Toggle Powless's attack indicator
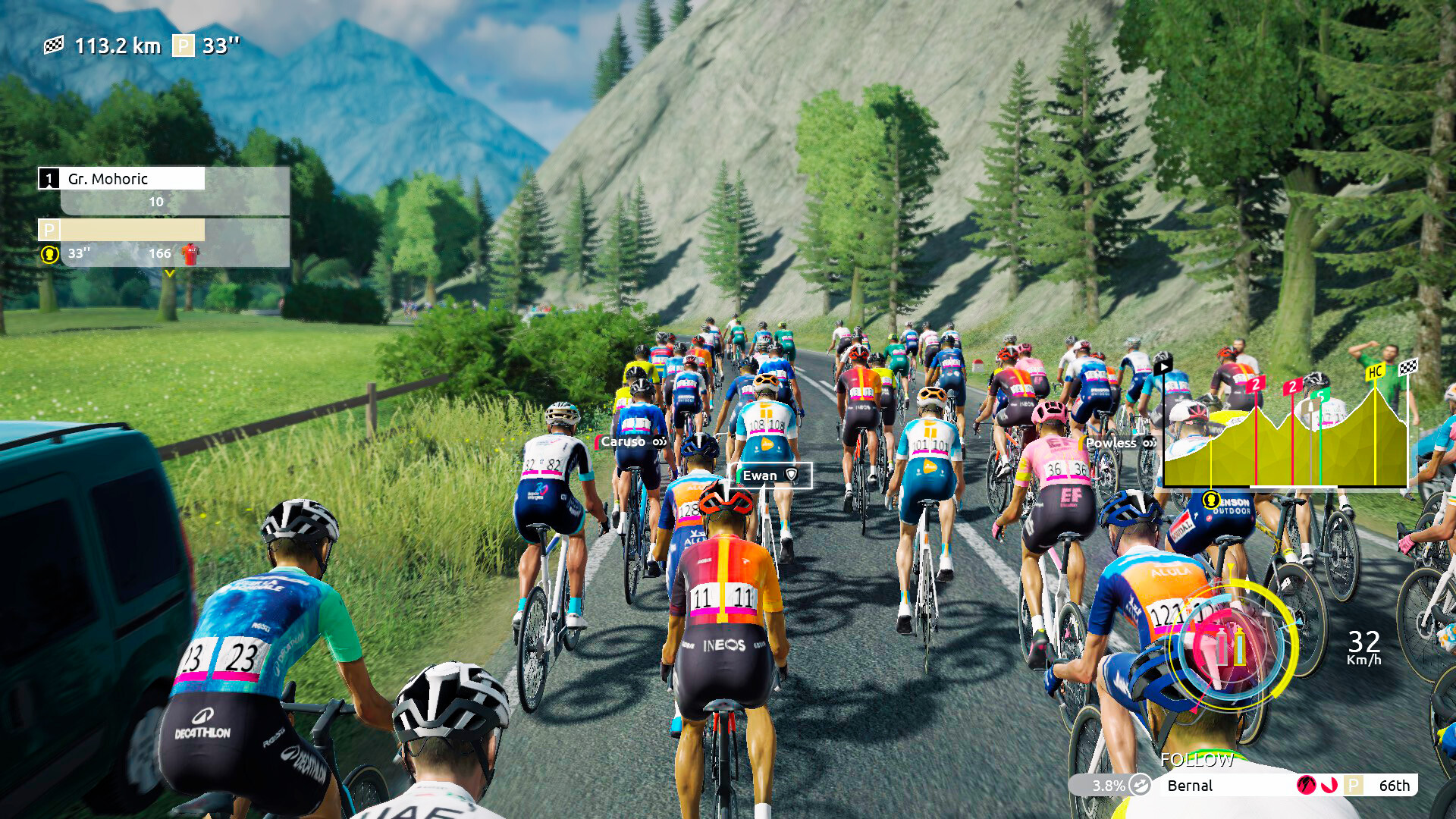The height and width of the screenshot is (819, 1456). point(1150,443)
